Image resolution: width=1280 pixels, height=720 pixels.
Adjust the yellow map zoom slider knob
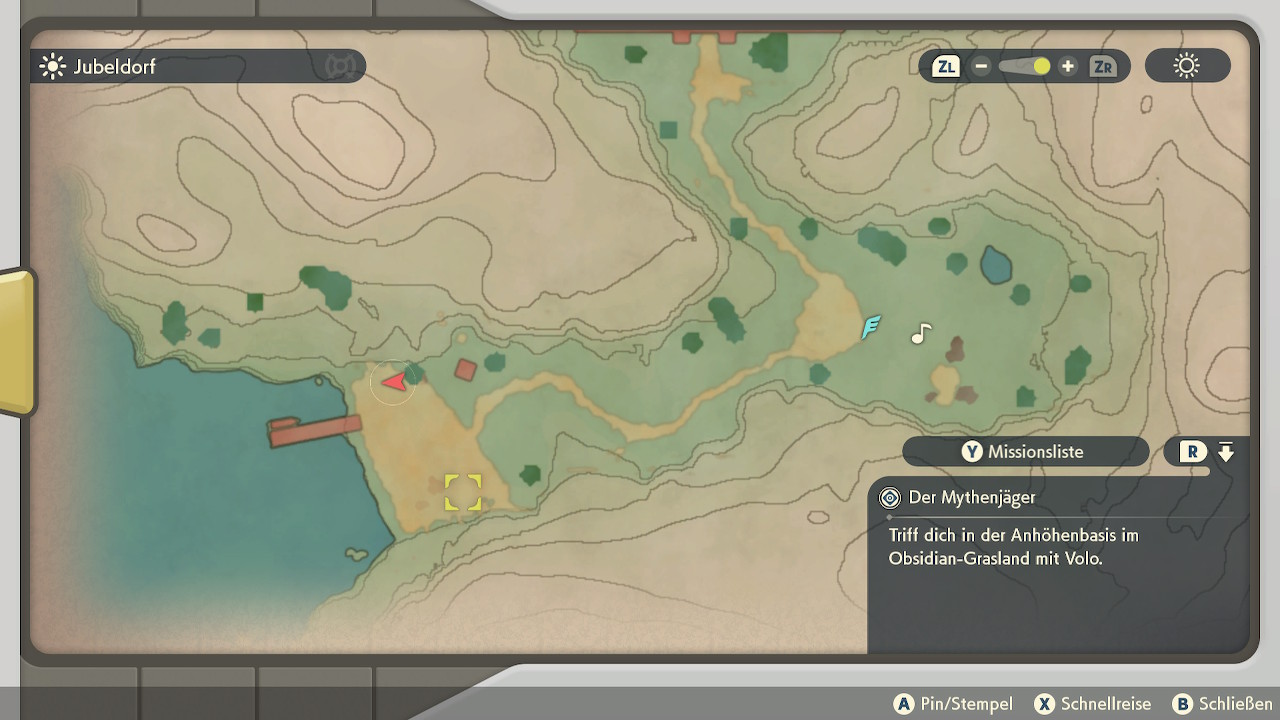(x=1042, y=66)
